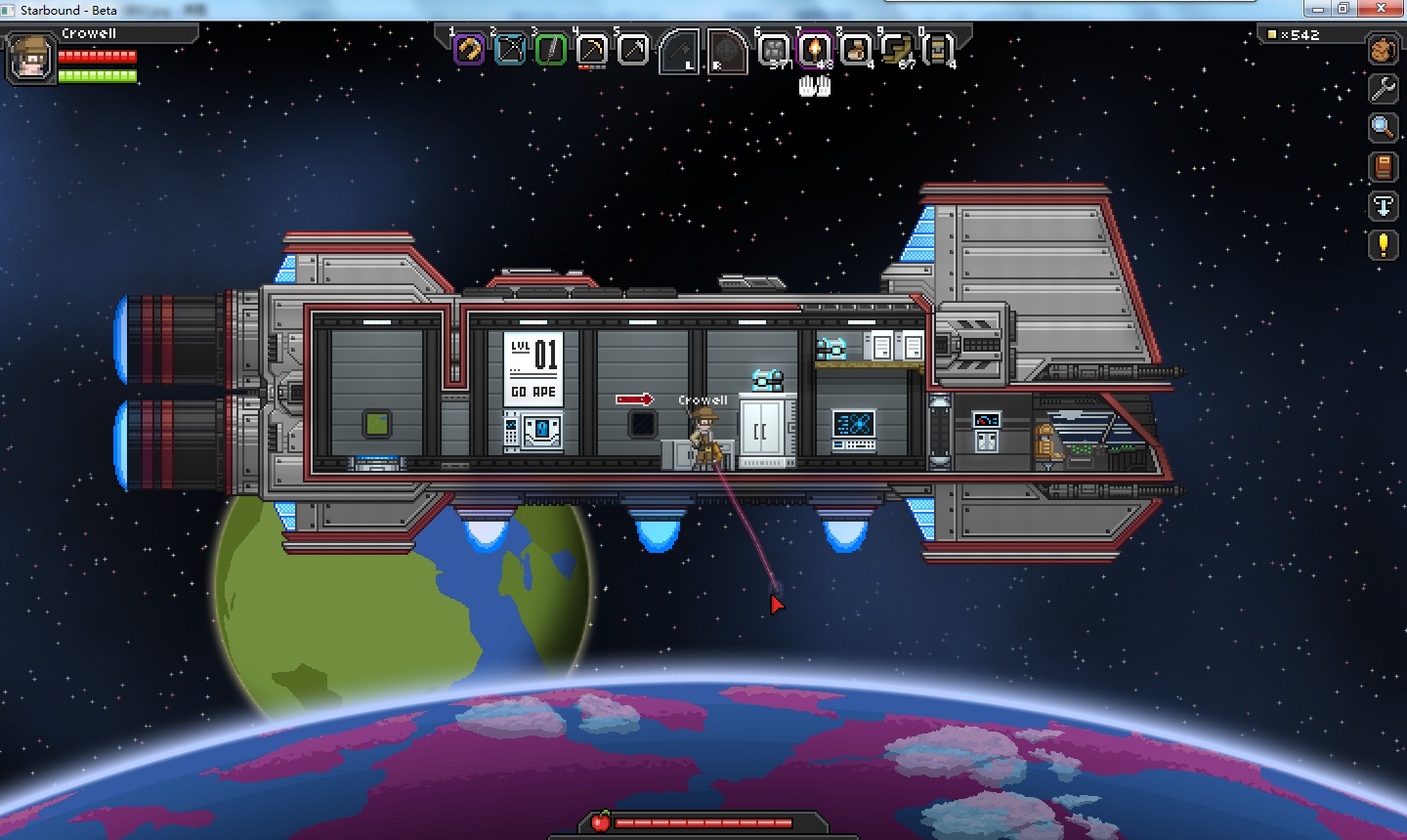Select the bow in hotbar slot 2
Image resolution: width=1407 pixels, height=840 pixels.
pyautogui.click(x=510, y=49)
